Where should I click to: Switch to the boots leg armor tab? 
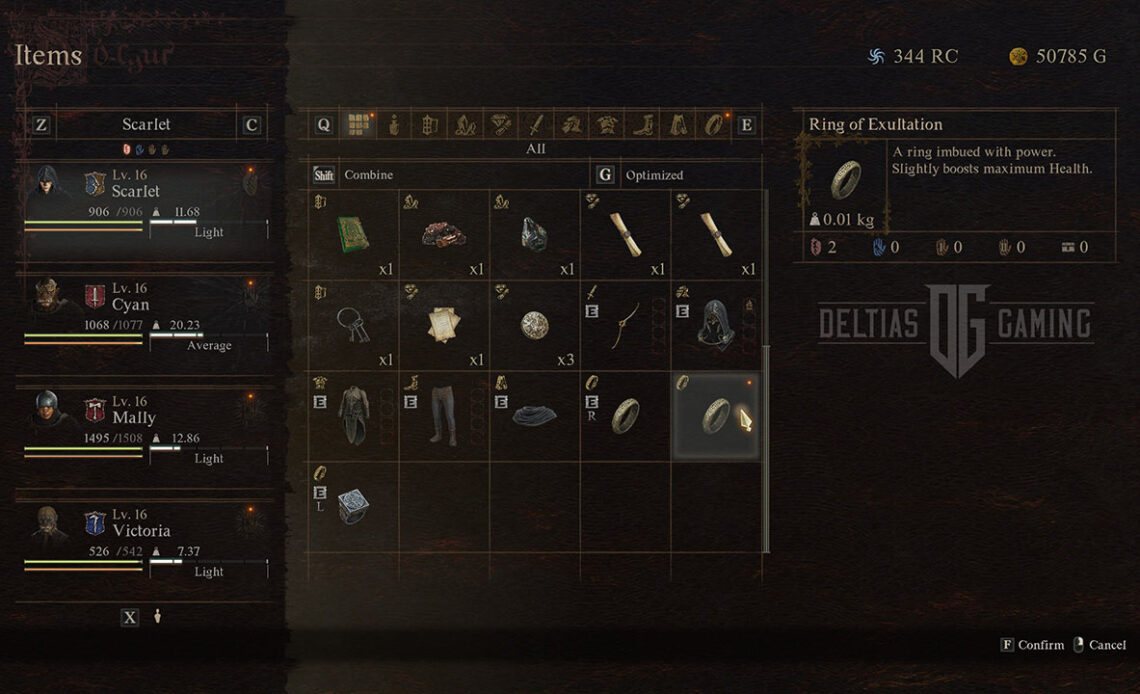(642, 125)
